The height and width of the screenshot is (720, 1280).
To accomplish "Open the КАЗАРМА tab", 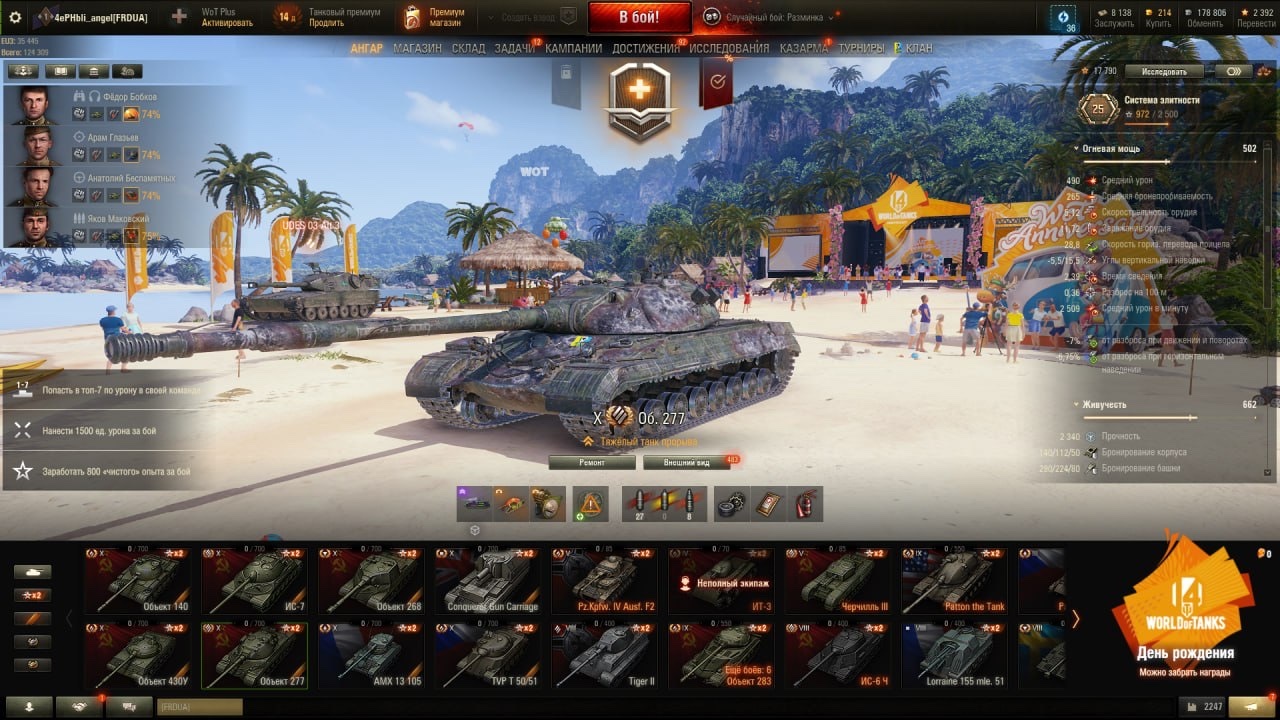I will pos(803,48).
